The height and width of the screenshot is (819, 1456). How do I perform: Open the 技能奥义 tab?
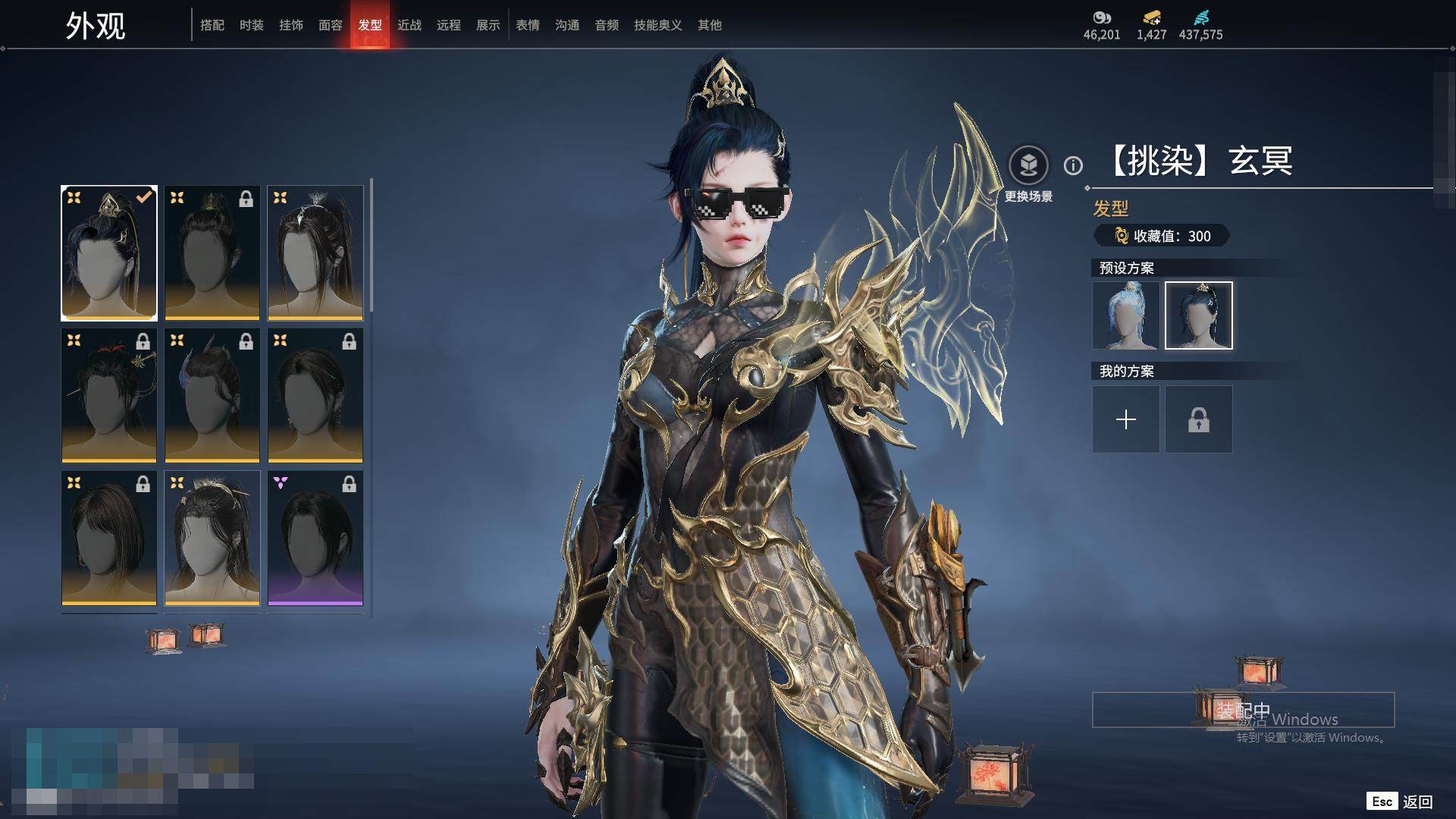point(658,25)
